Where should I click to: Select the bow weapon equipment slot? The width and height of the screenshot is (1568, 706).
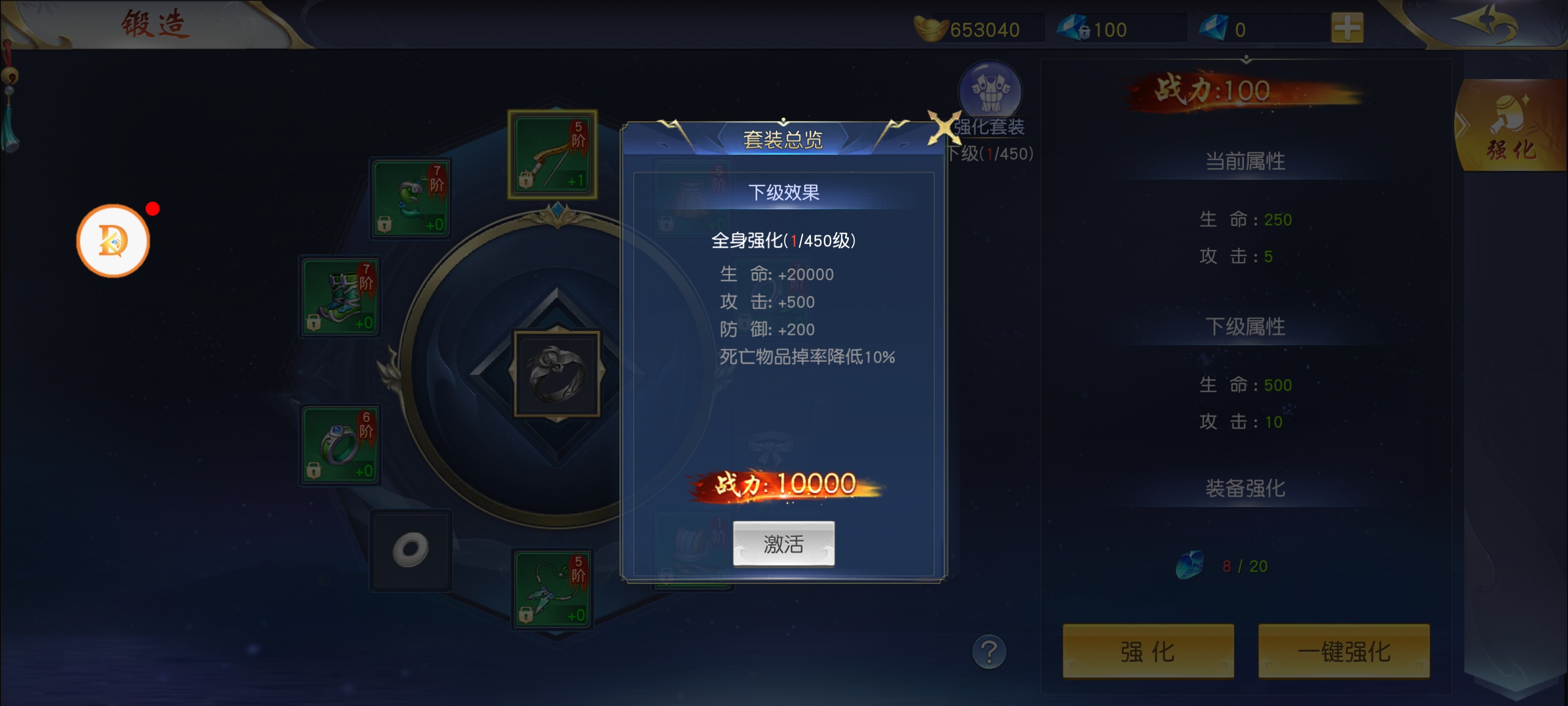(552, 155)
